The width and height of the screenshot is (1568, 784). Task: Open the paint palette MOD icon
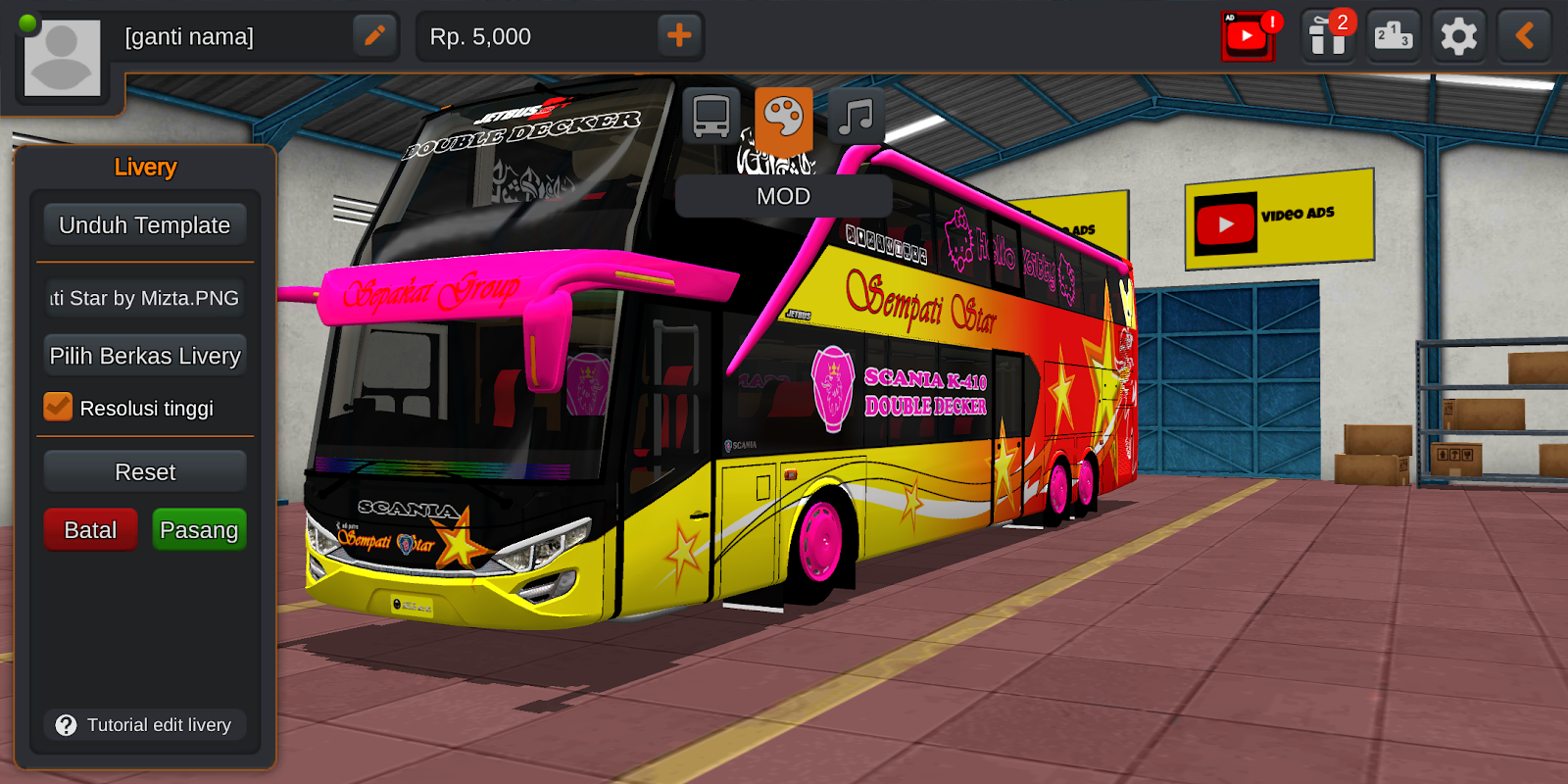pos(782,118)
